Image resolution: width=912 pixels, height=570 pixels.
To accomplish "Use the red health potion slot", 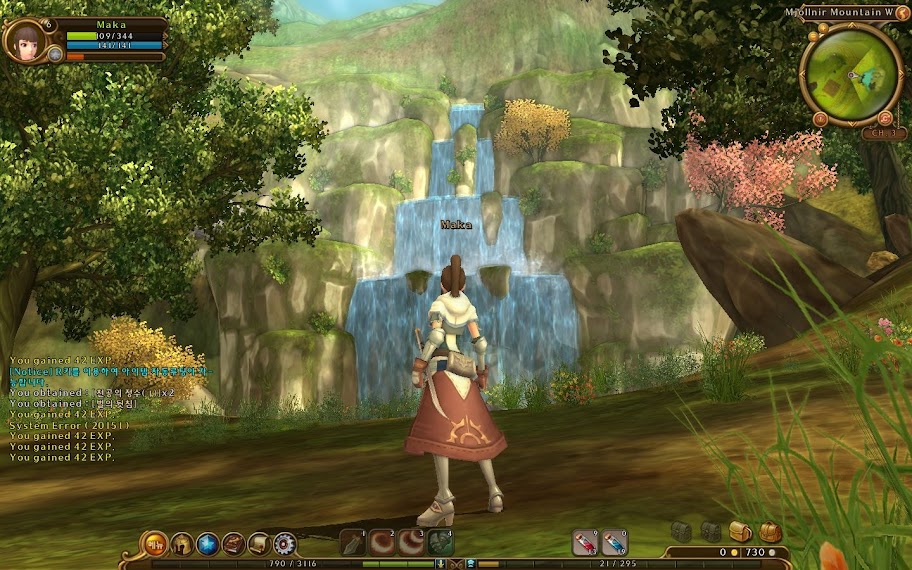I will click(584, 542).
